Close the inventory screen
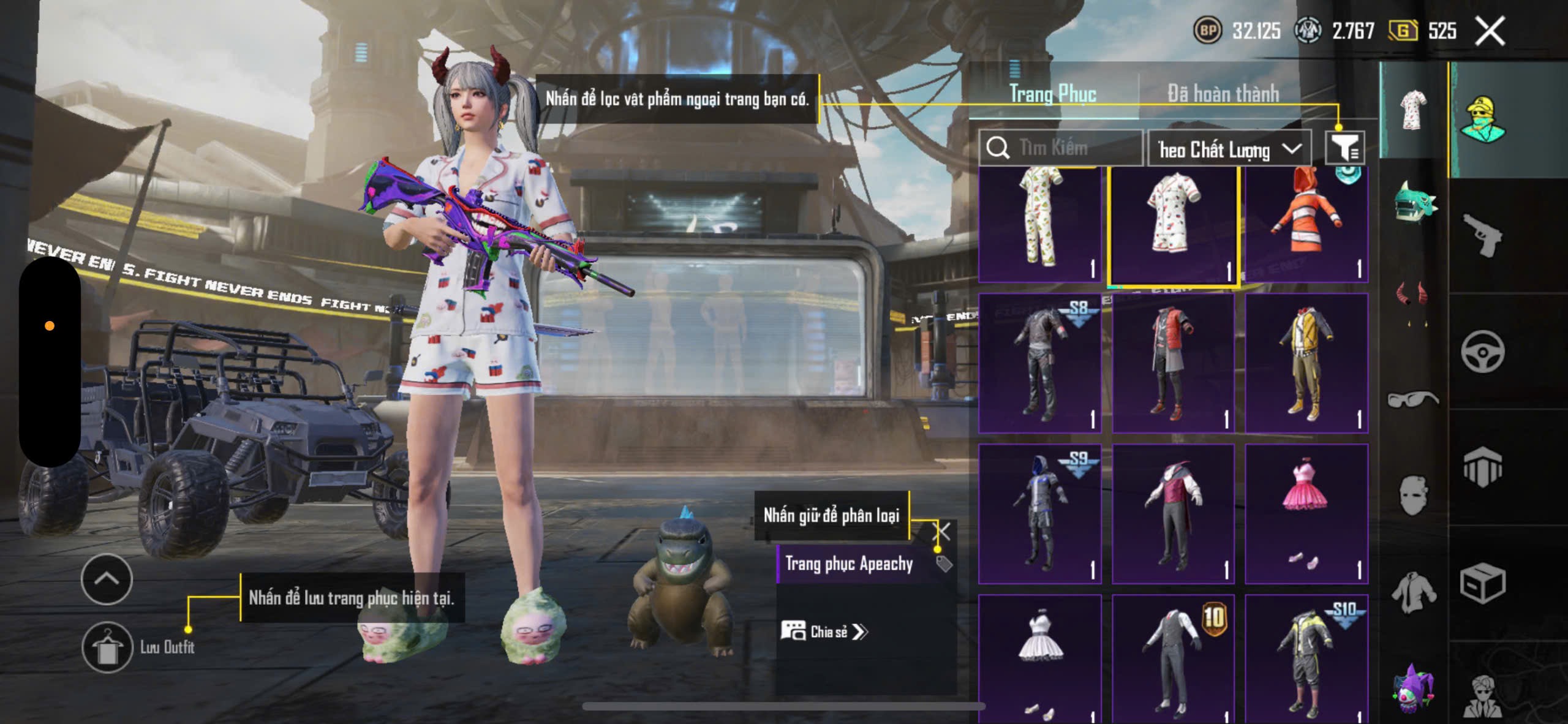 click(1490, 31)
